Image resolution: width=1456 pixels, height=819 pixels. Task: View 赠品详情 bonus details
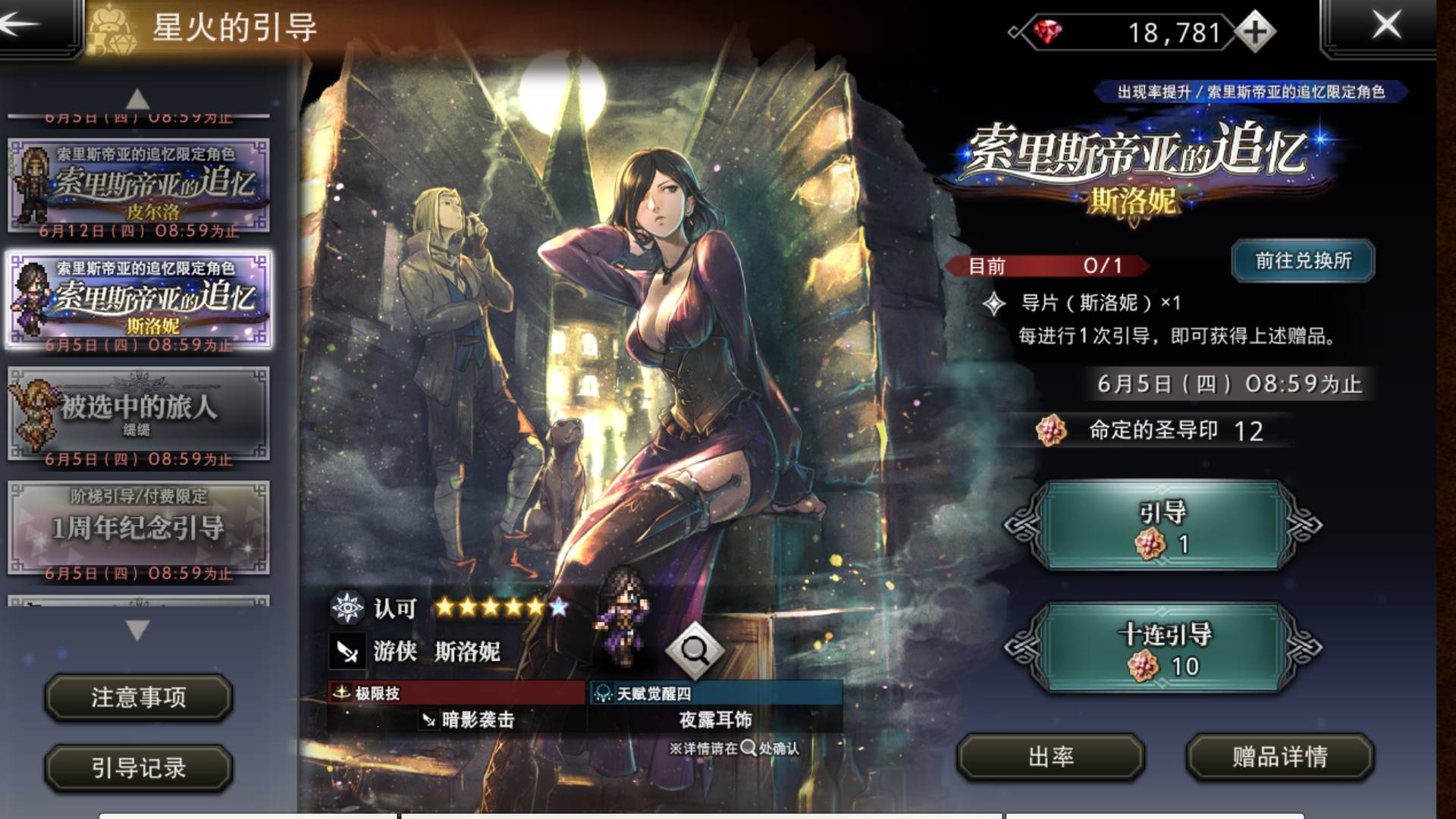pos(1279,756)
